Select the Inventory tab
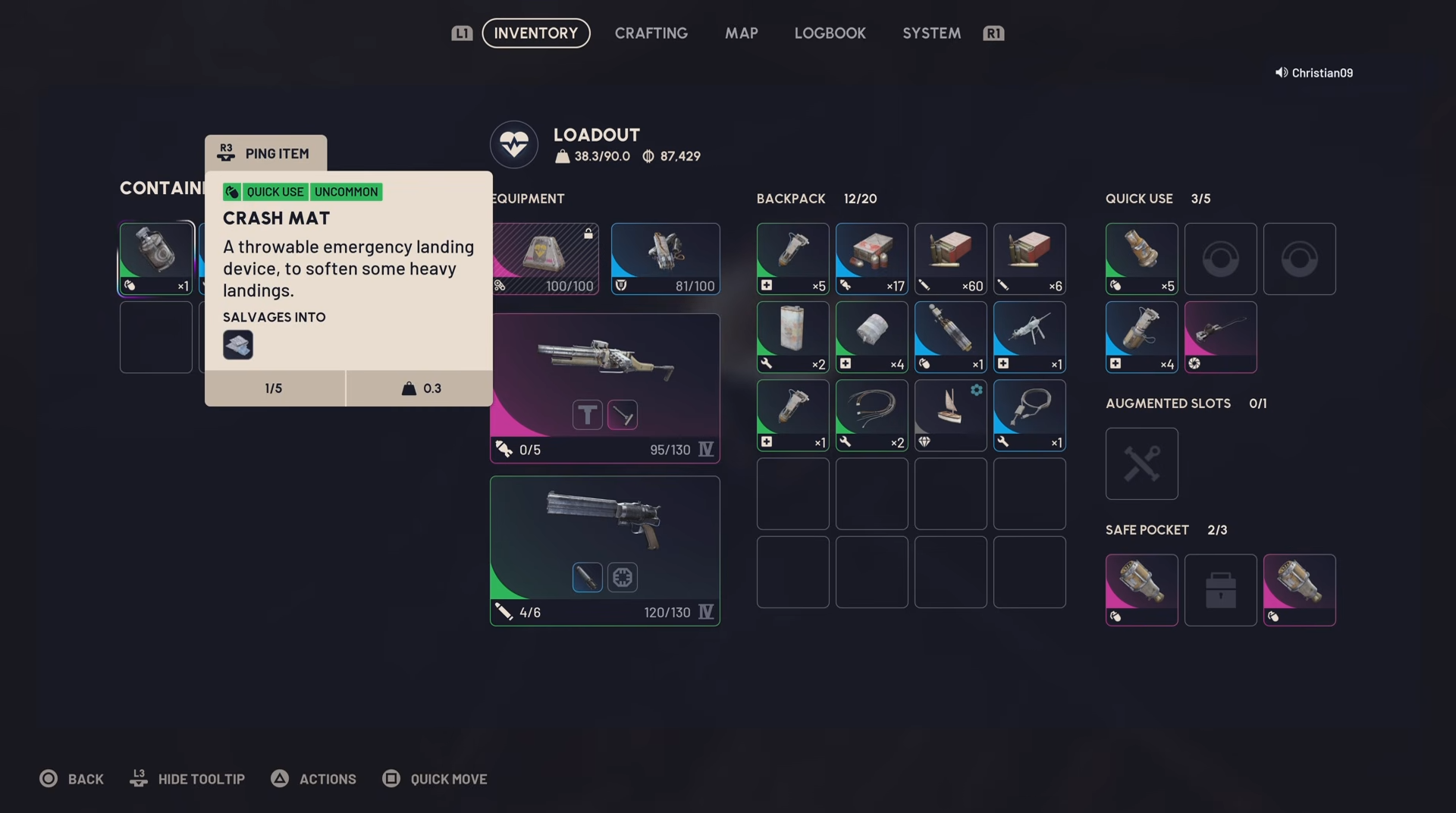Viewport: 1456px width, 813px height. pyautogui.click(x=535, y=33)
